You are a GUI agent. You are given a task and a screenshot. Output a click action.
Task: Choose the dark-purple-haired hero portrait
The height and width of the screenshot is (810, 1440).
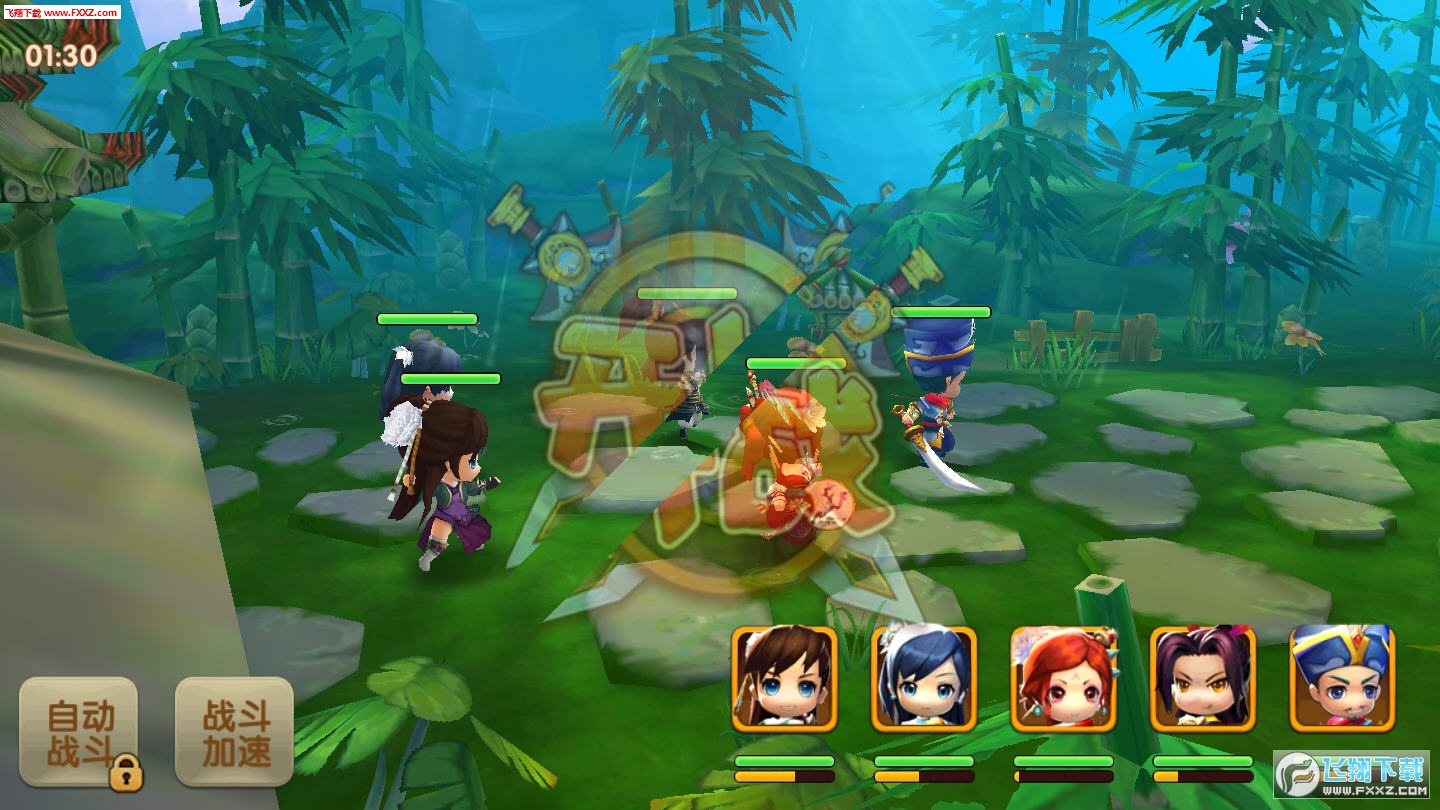1203,679
